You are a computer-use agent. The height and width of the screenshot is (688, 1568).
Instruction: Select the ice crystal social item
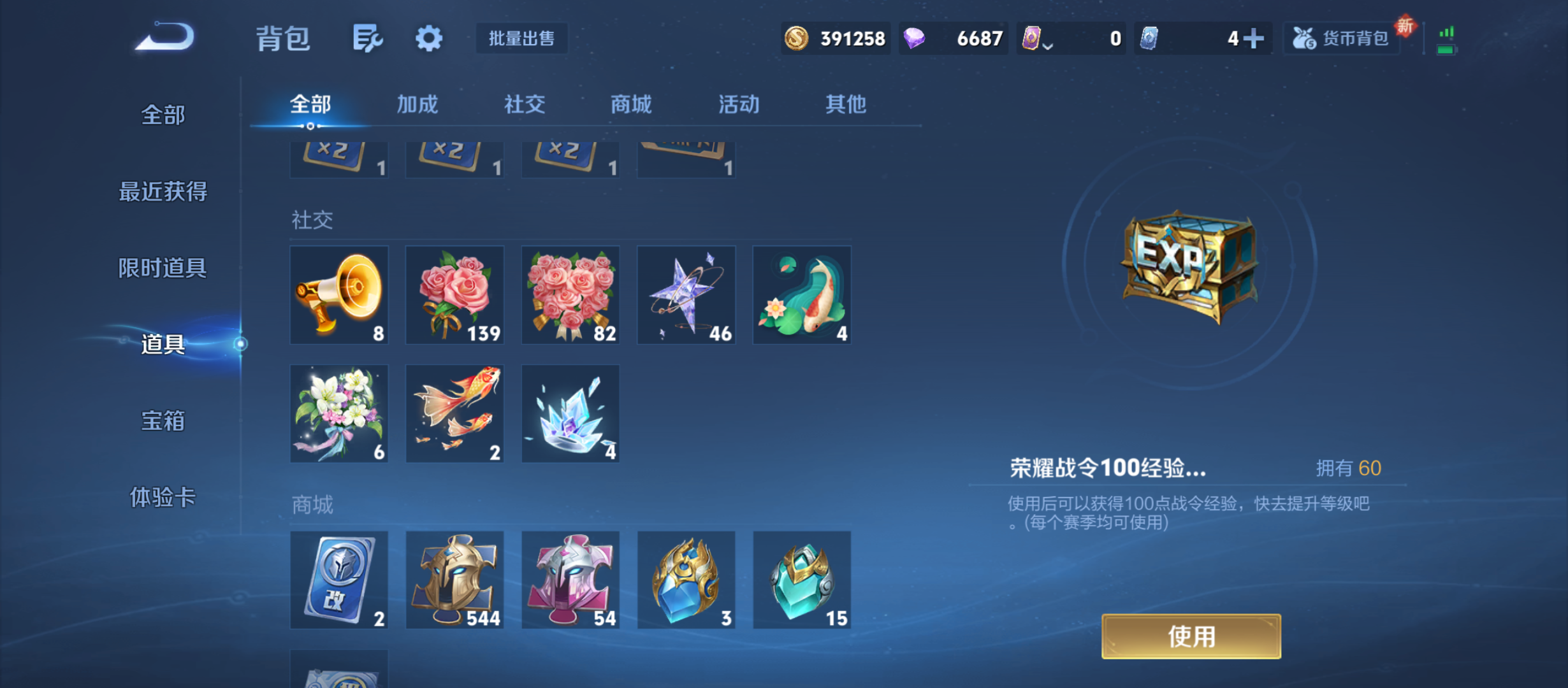click(570, 413)
